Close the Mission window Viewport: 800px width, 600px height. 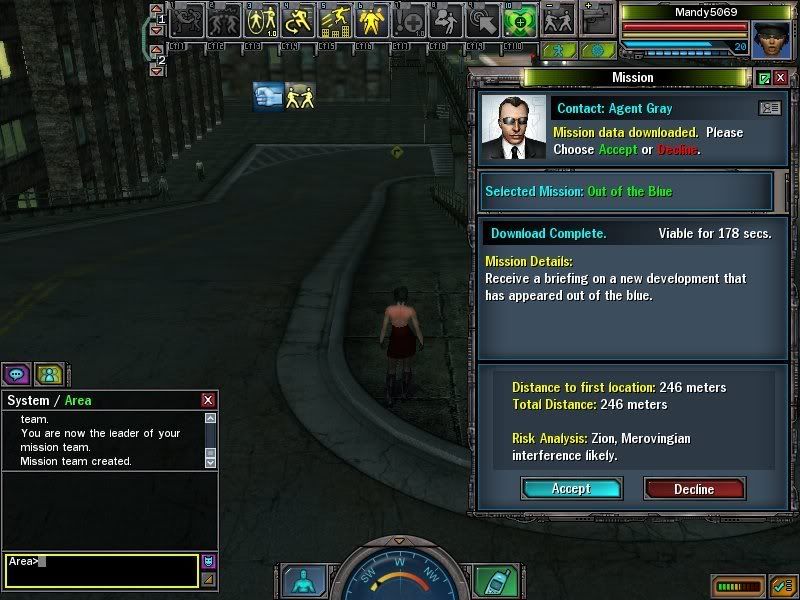(780, 77)
